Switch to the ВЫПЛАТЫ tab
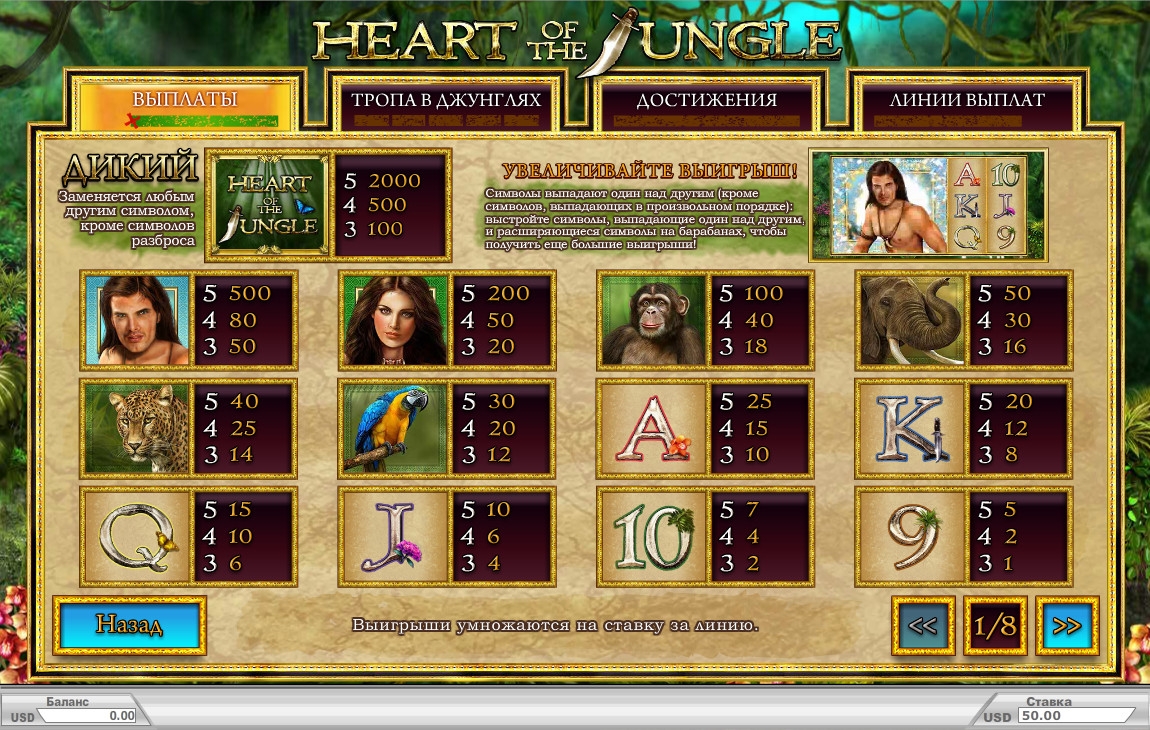The image size is (1150, 730). pyautogui.click(x=185, y=101)
